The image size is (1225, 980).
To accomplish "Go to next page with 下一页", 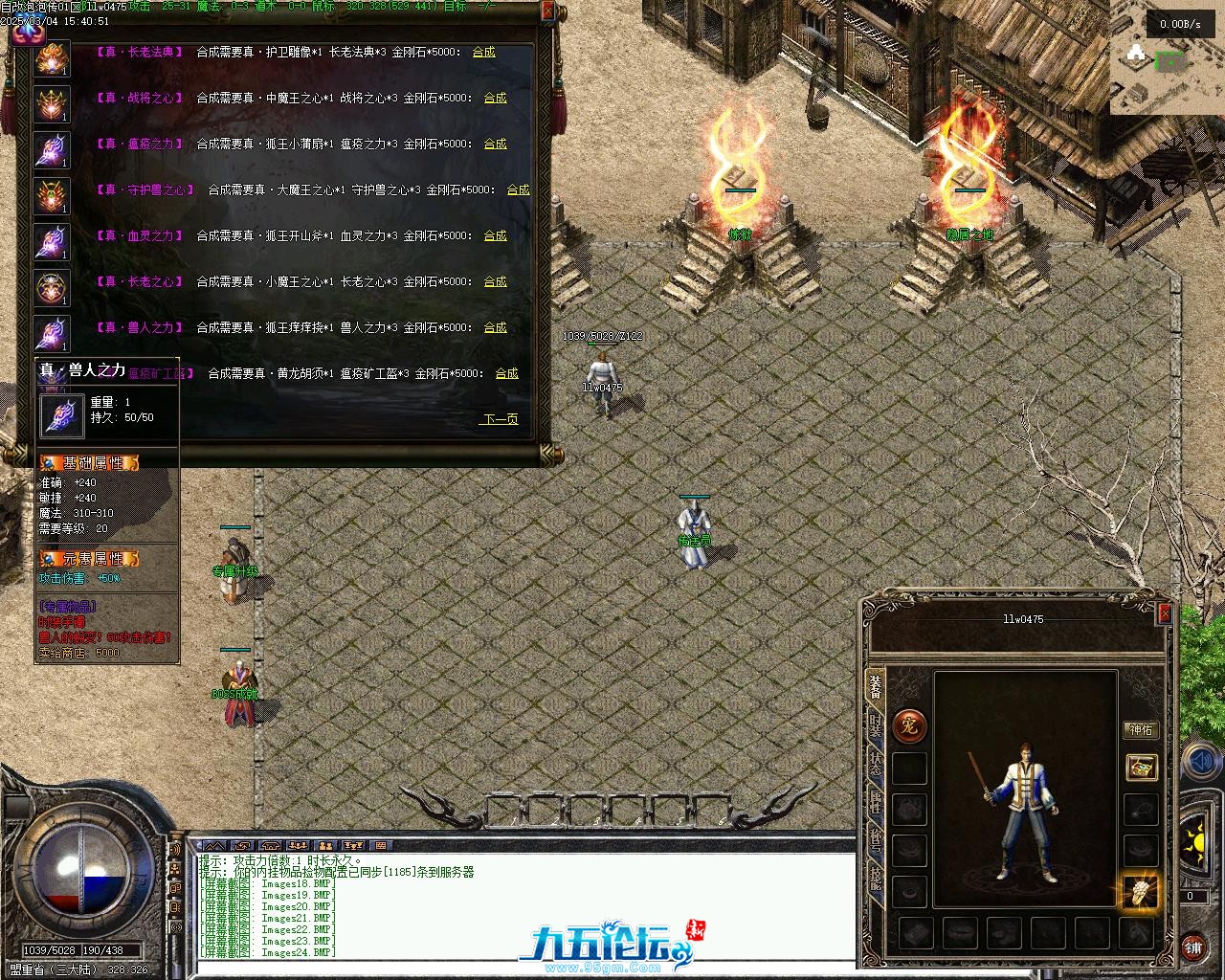I will click(x=500, y=419).
